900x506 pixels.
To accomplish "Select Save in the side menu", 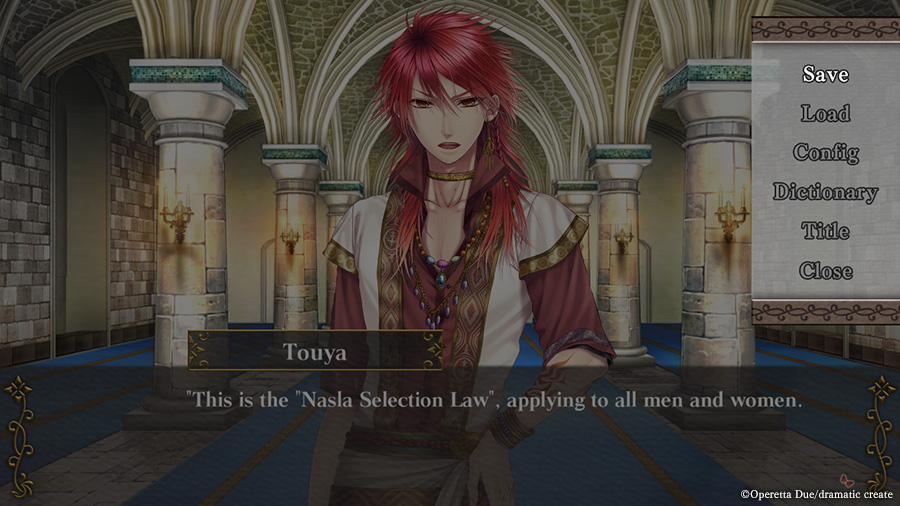I will point(825,74).
